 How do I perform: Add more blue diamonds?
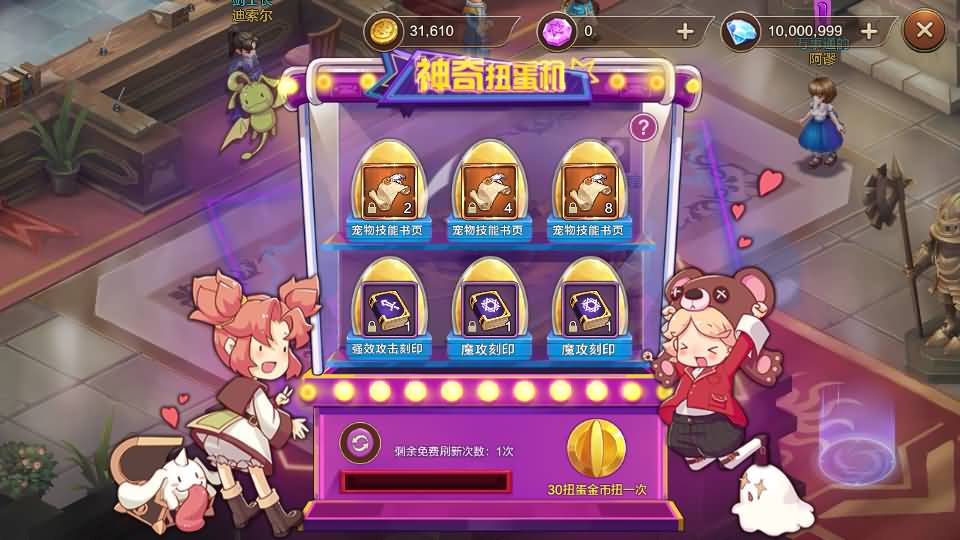point(868,31)
